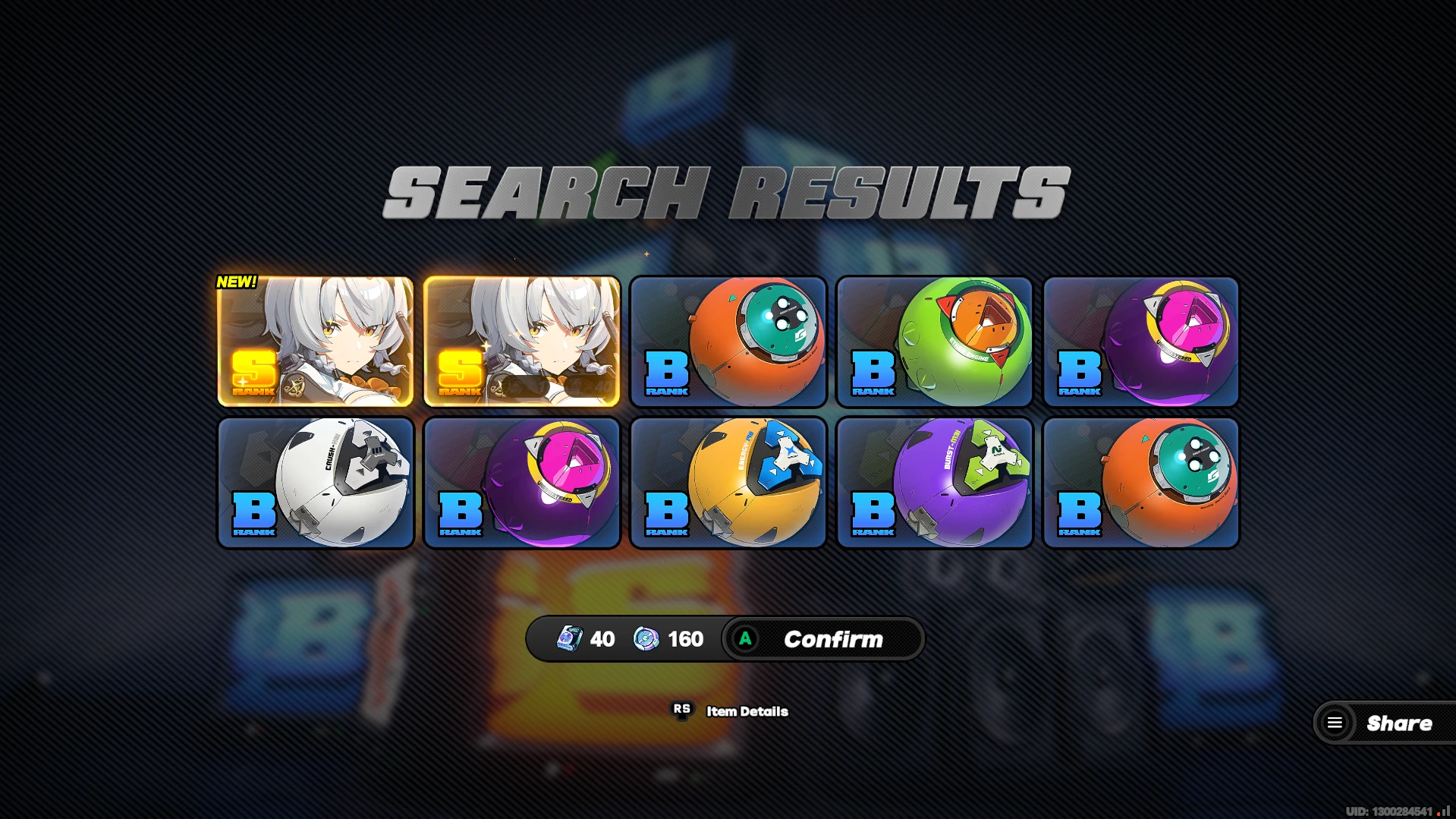
Task: Select the white CRUSH Bangboo card
Action: click(315, 483)
